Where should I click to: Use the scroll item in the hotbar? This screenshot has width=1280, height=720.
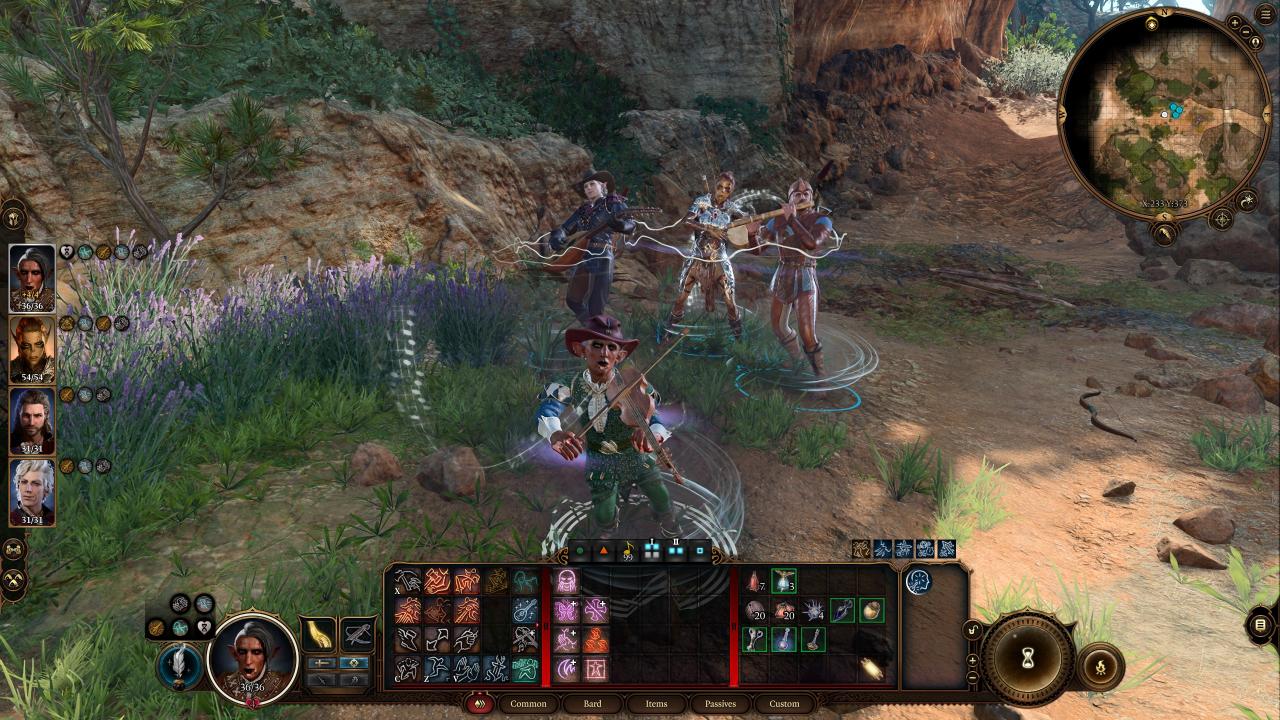[871, 667]
